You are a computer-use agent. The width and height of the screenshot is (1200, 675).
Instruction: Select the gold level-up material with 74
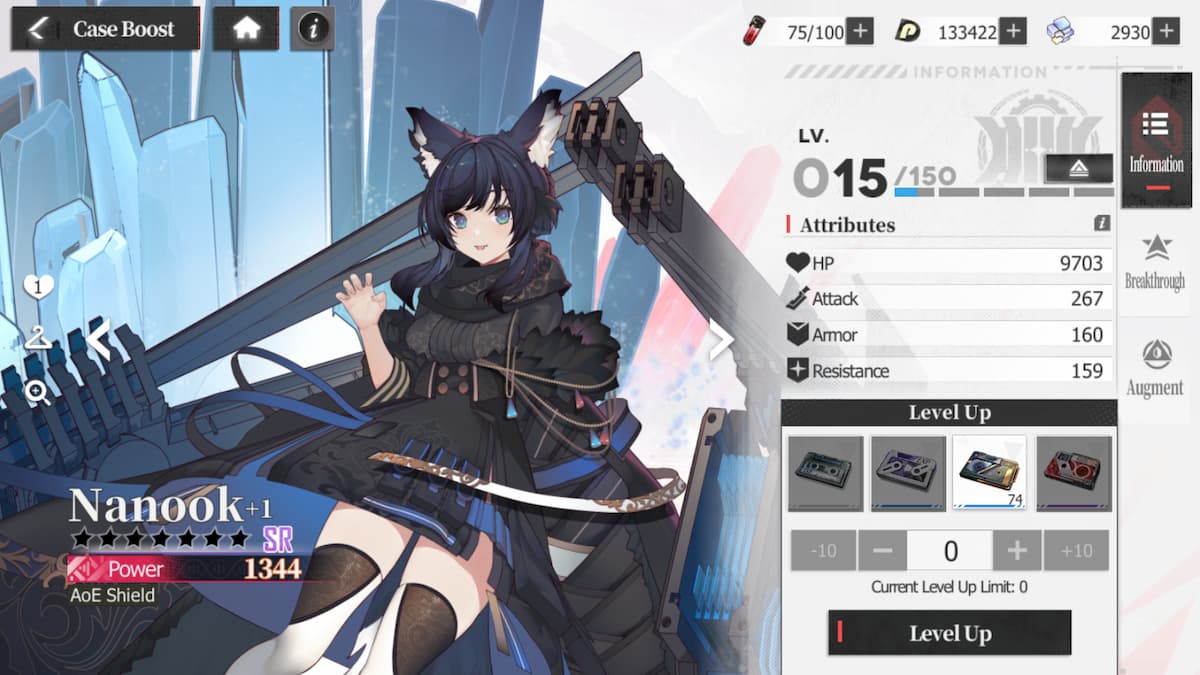(x=990, y=473)
